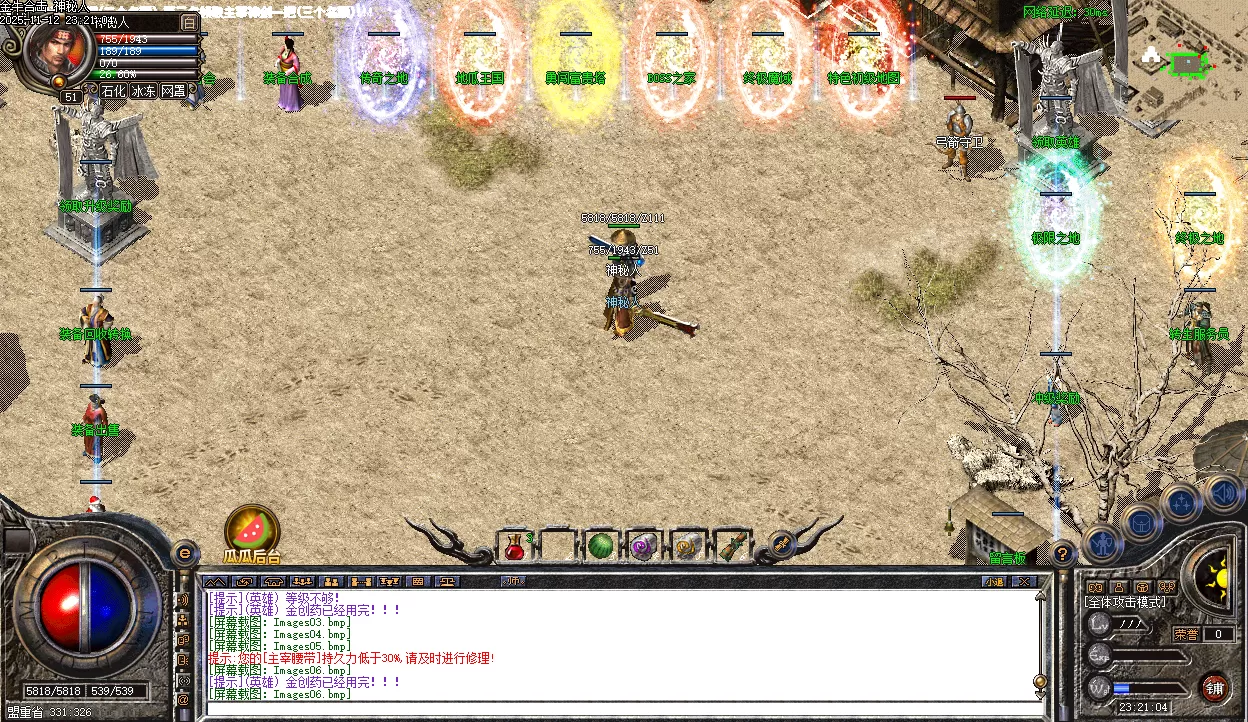Click the 小退 logout button
Viewport: 1248px width, 722px height.
click(x=993, y=581)
